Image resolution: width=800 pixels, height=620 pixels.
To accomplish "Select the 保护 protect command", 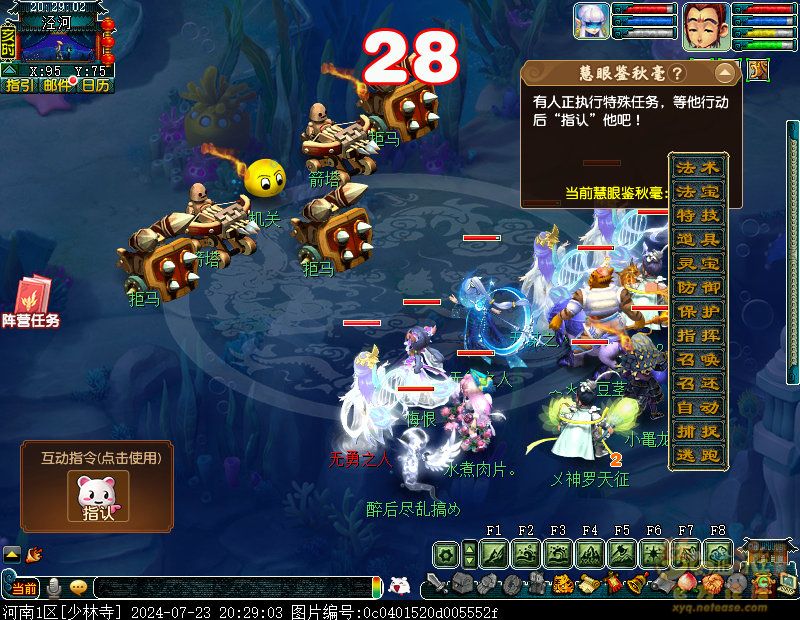I will click(697, 312).
